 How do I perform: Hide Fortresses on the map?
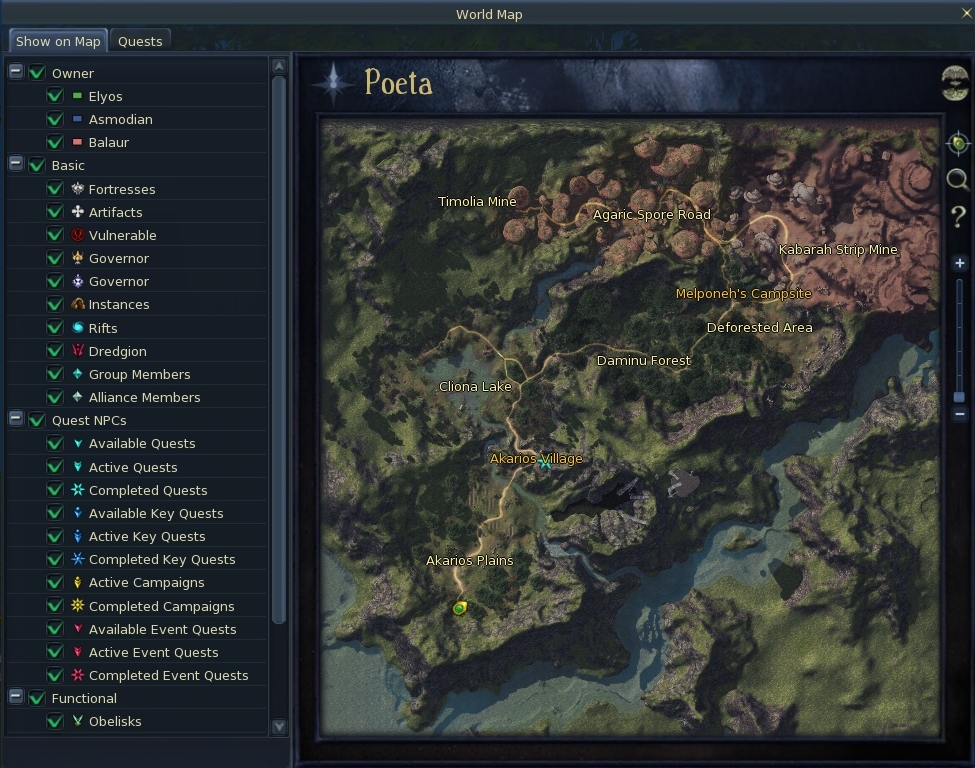pos(55,189)
